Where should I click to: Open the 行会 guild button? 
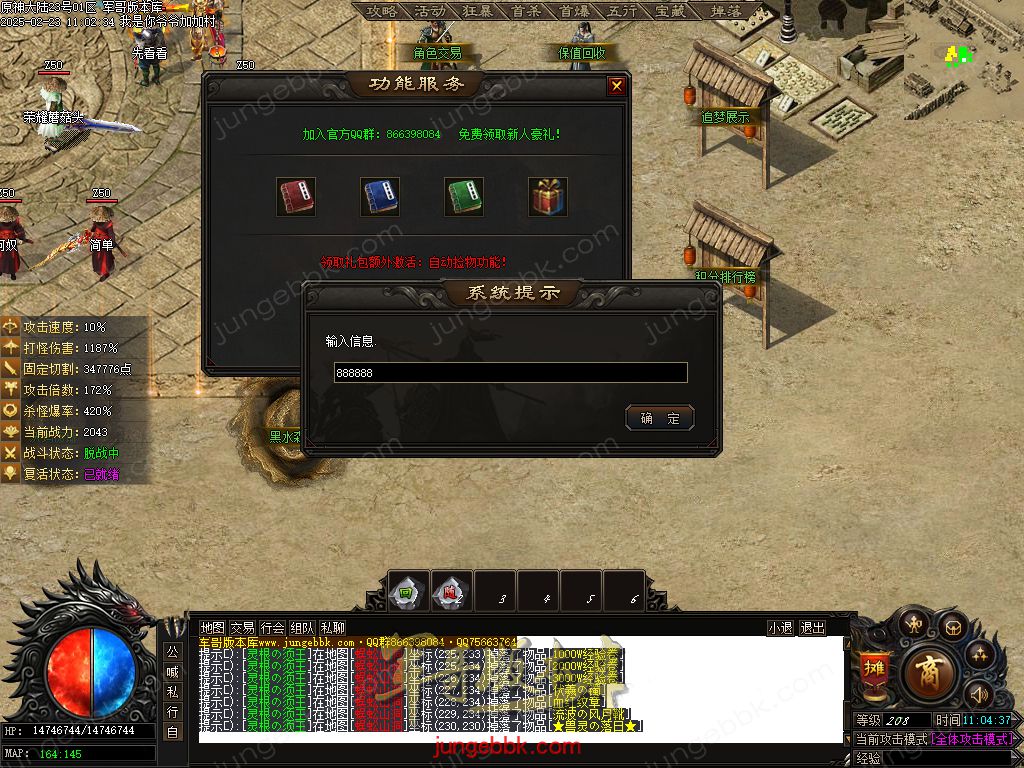pos(272,628)
